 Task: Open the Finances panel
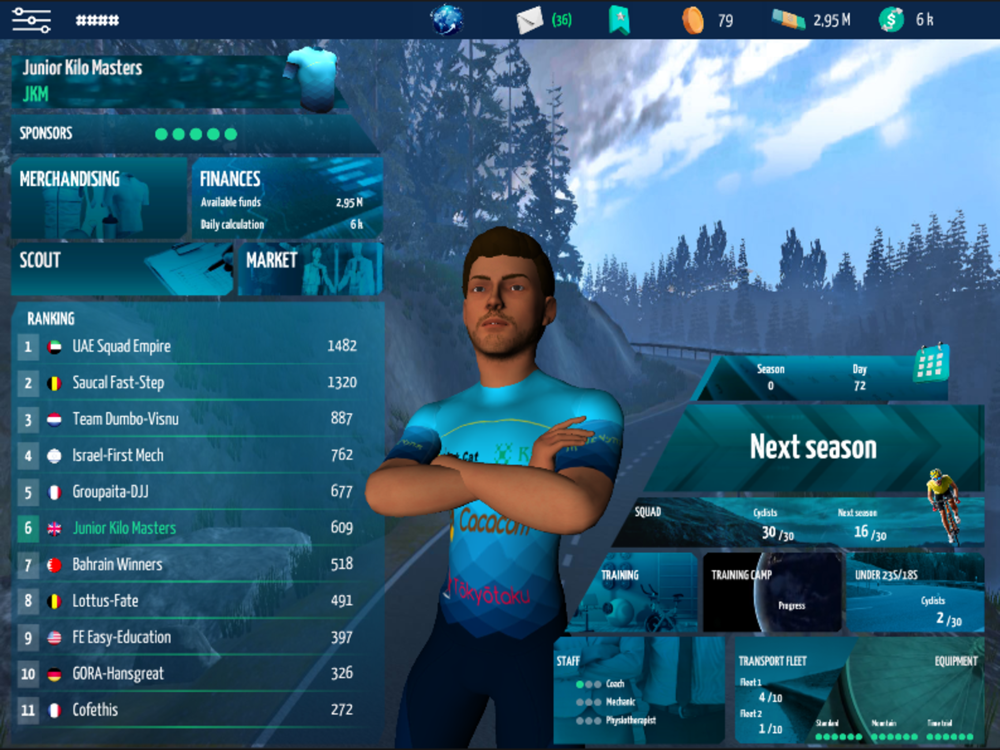click(285, 198)
